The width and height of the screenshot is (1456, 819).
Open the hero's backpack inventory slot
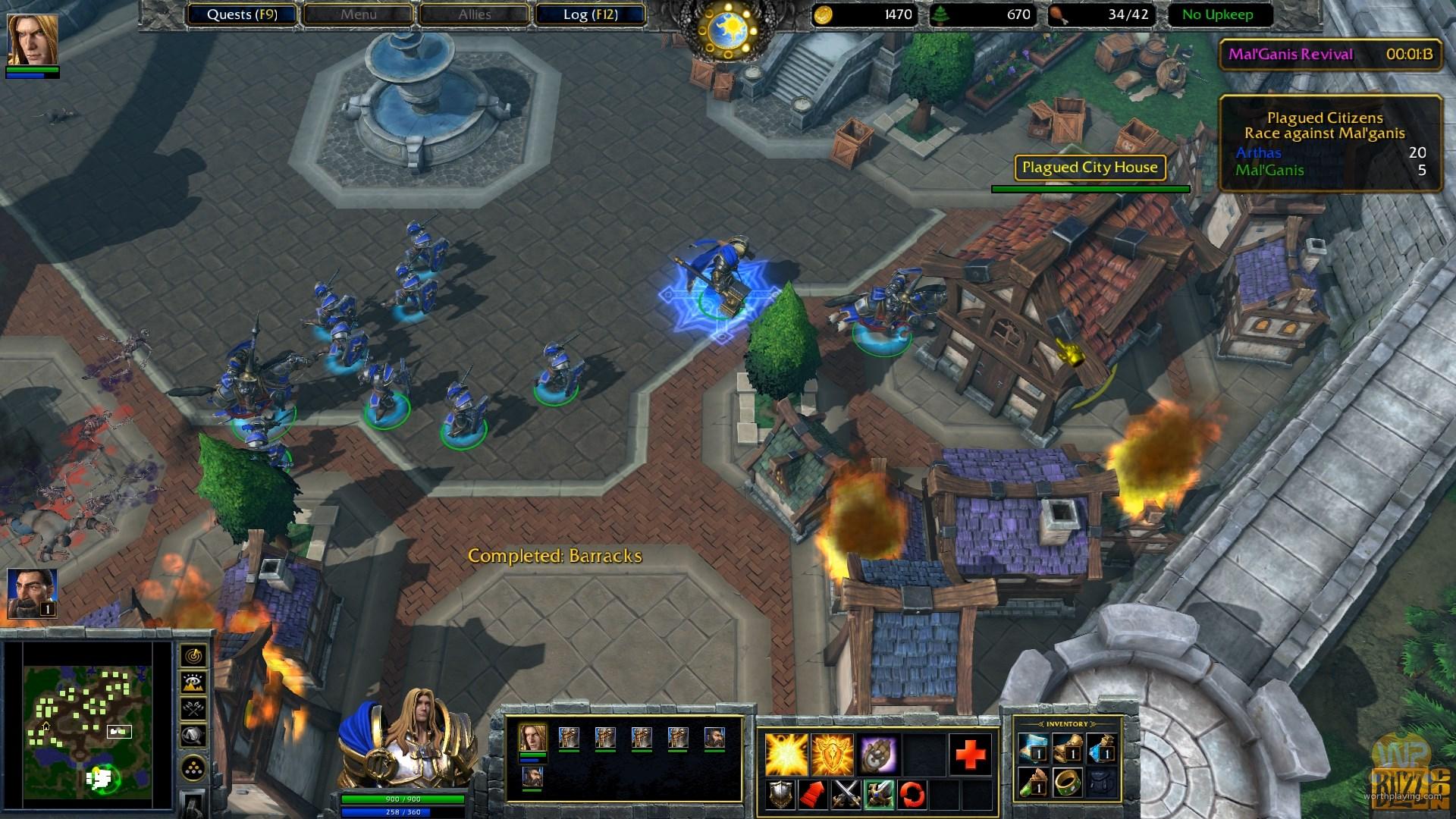(1102, 783)
